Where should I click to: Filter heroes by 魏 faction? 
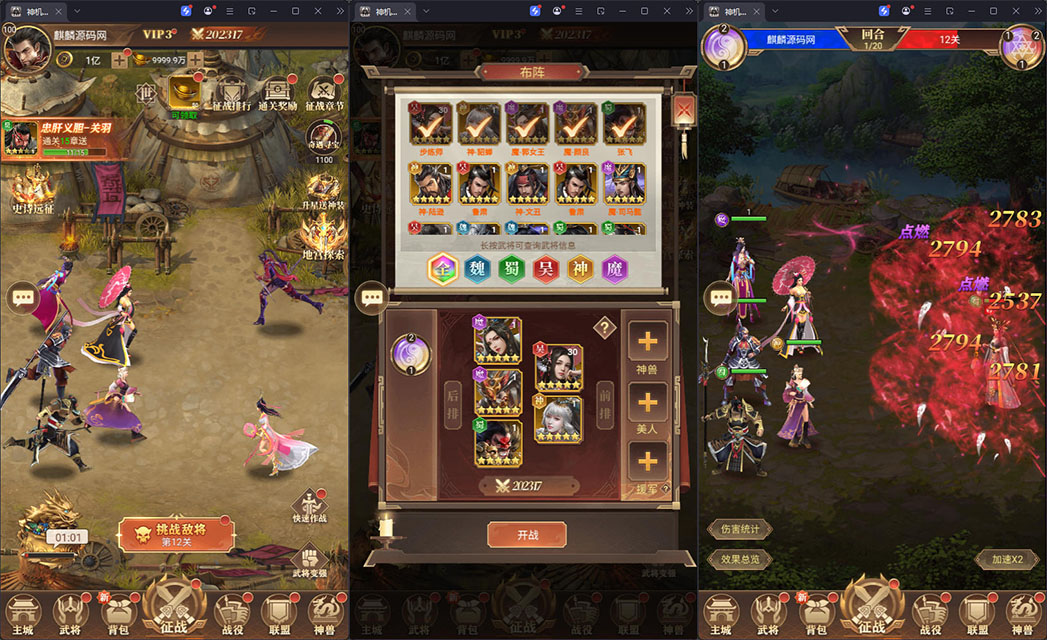click(478, 269)
